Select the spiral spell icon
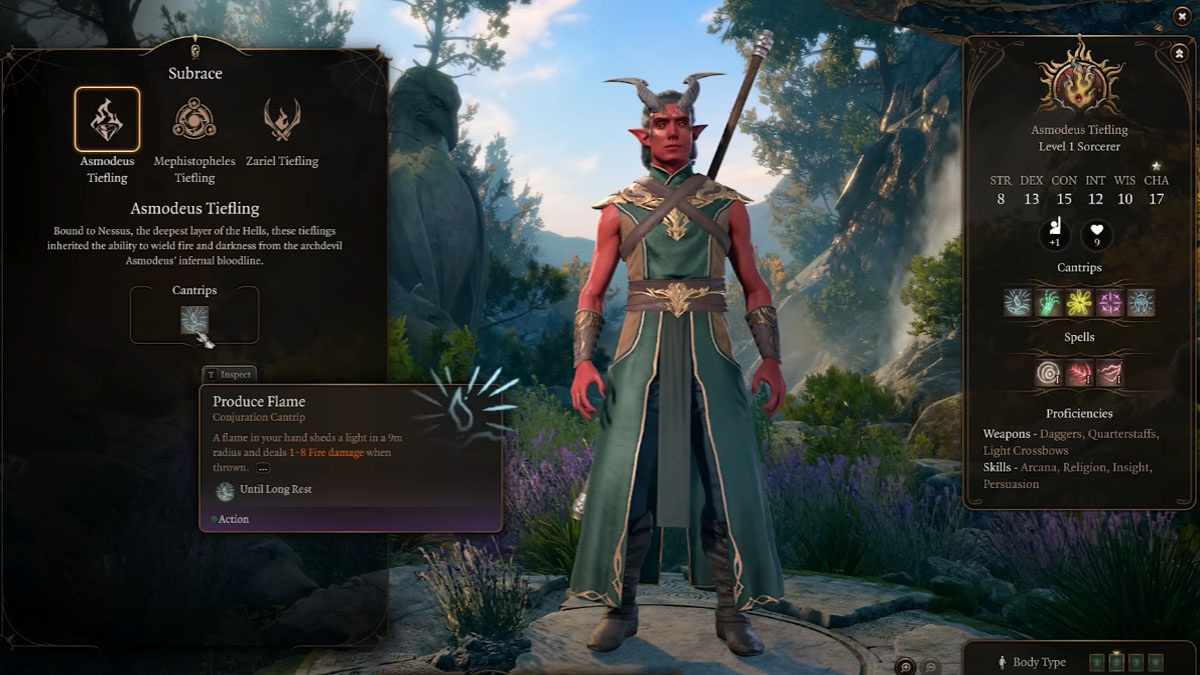The image size is (1200, 675). coord(1049,373)
